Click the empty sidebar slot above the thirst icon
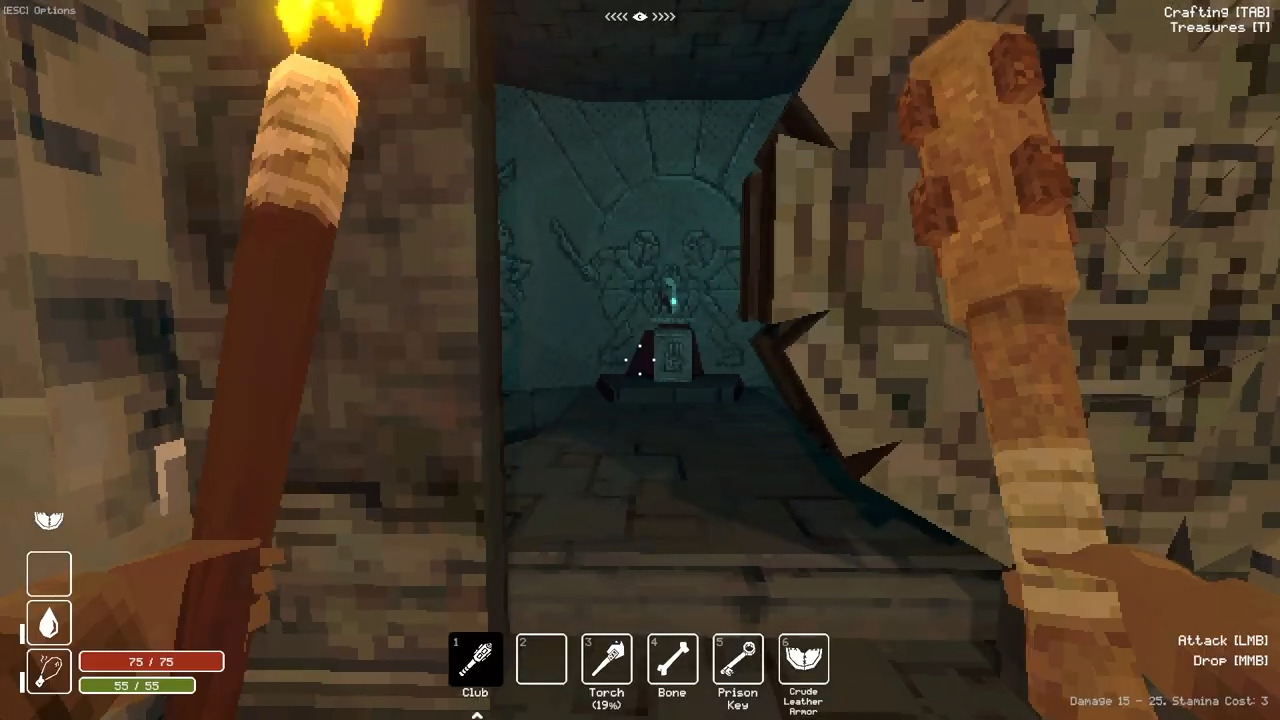Image resolution: width=1280 pixels, height=720 pixels. [x=49, y=572]
